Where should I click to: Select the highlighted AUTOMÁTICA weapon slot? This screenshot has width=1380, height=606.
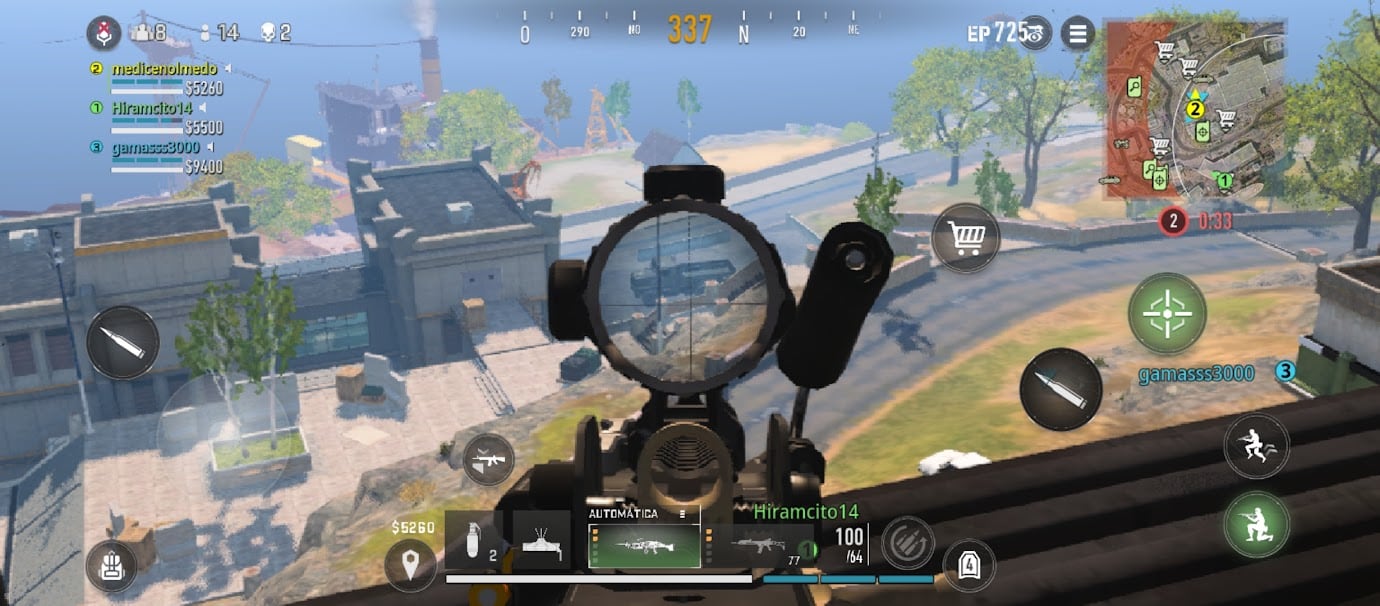click(643, 539)
